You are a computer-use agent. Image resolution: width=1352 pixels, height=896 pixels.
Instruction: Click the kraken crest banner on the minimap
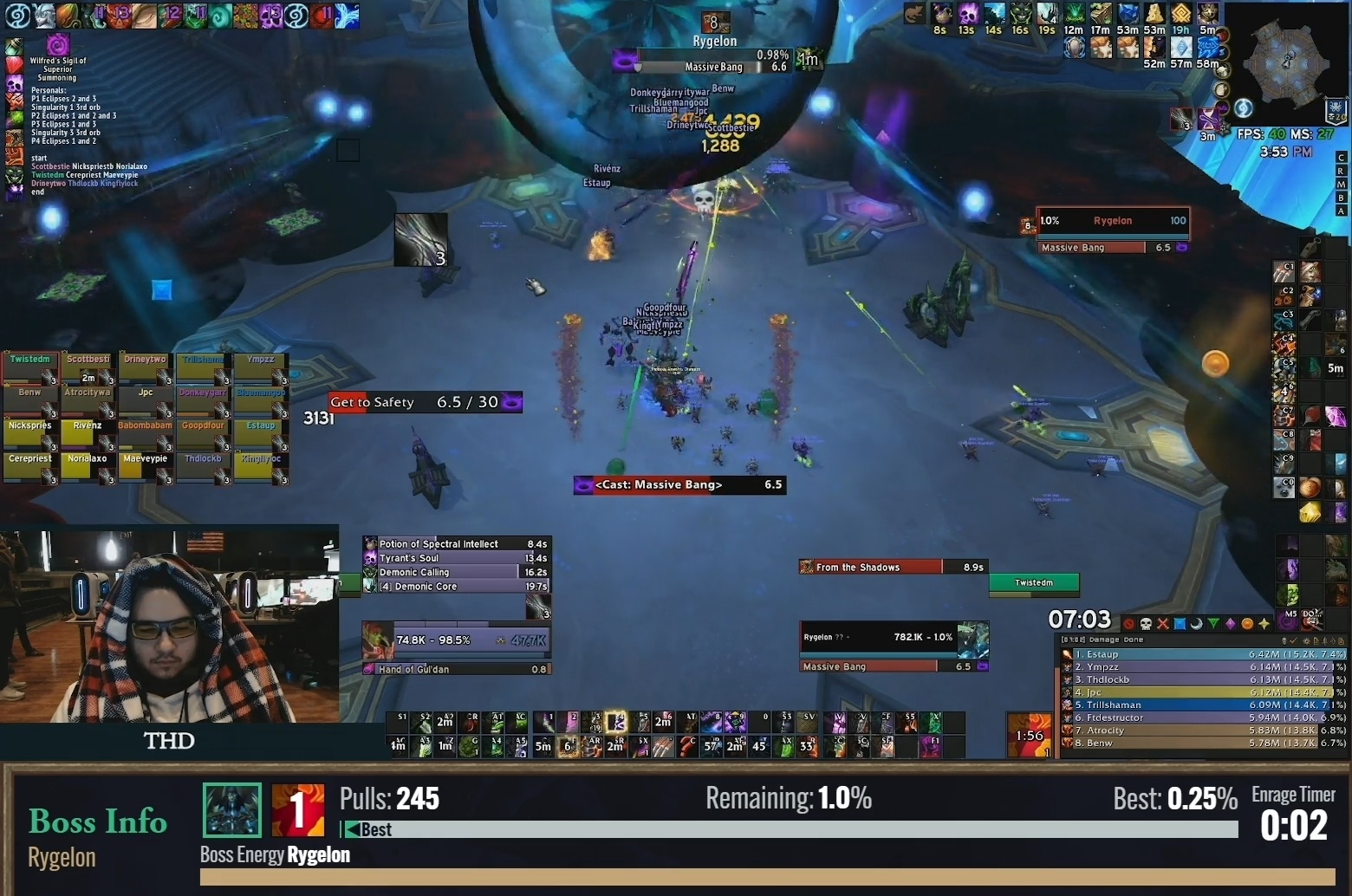1336,110
